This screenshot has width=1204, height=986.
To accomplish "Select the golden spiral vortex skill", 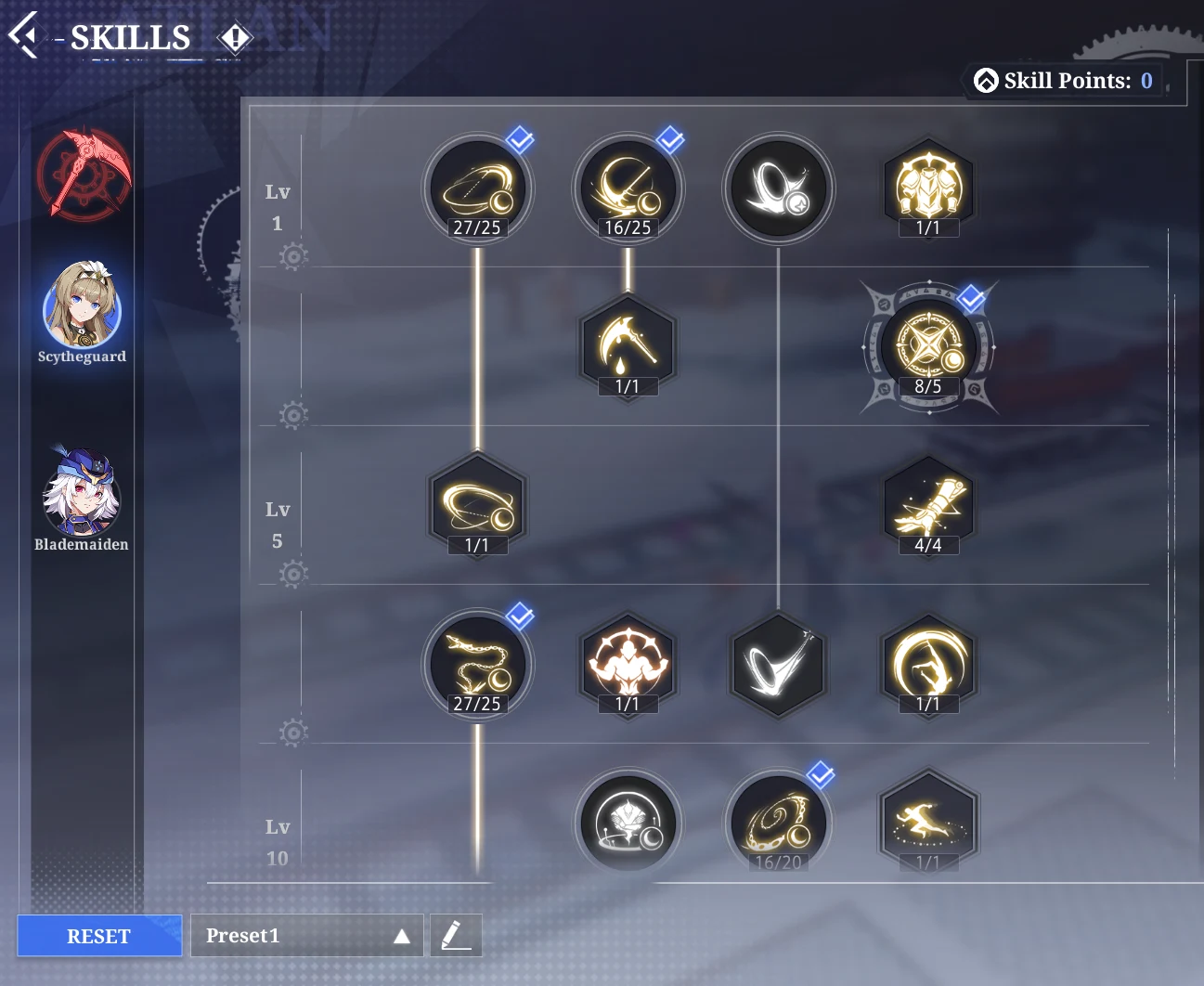I will click(778, 823).
